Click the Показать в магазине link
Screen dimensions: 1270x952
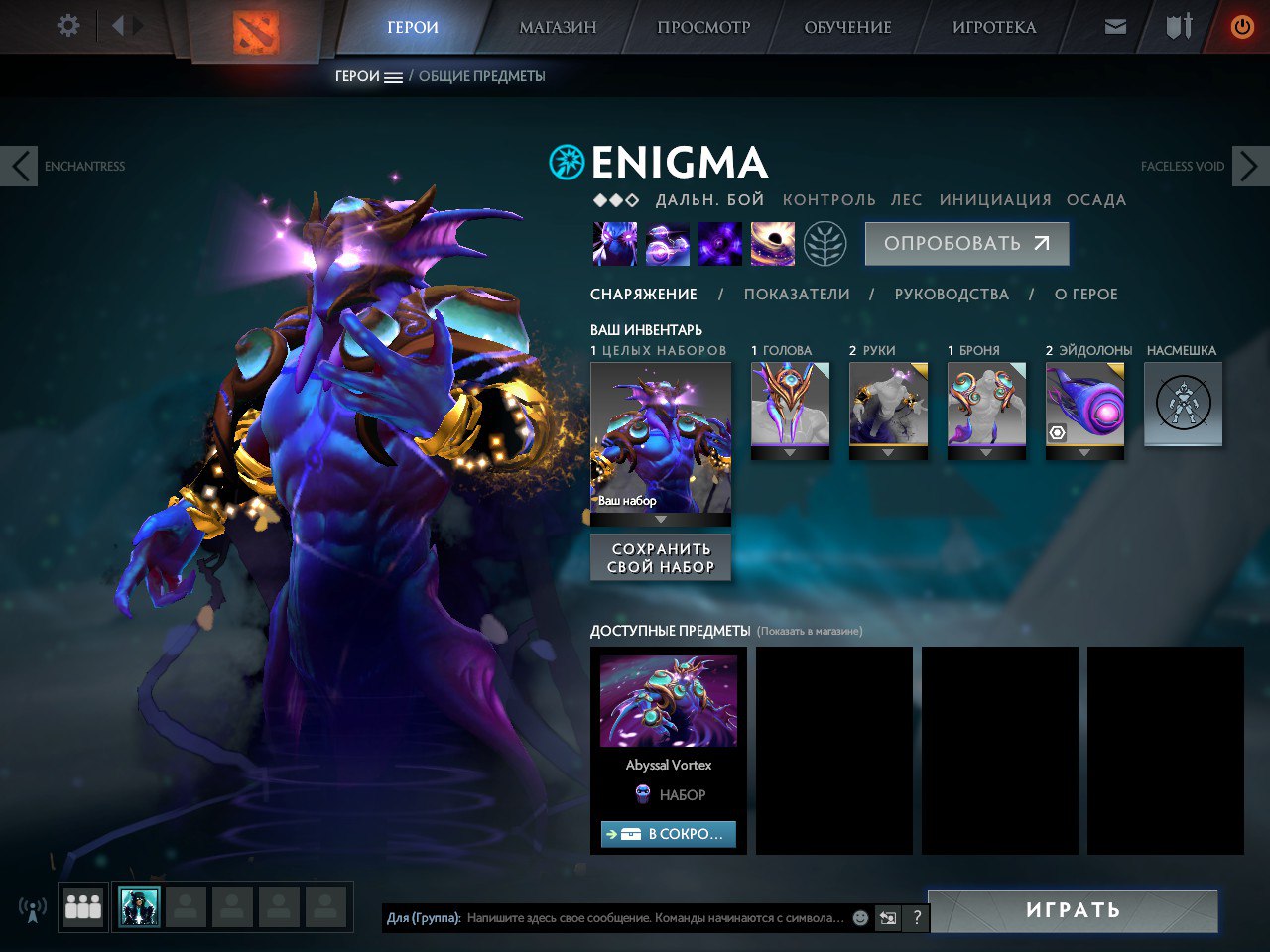(812, 629)
